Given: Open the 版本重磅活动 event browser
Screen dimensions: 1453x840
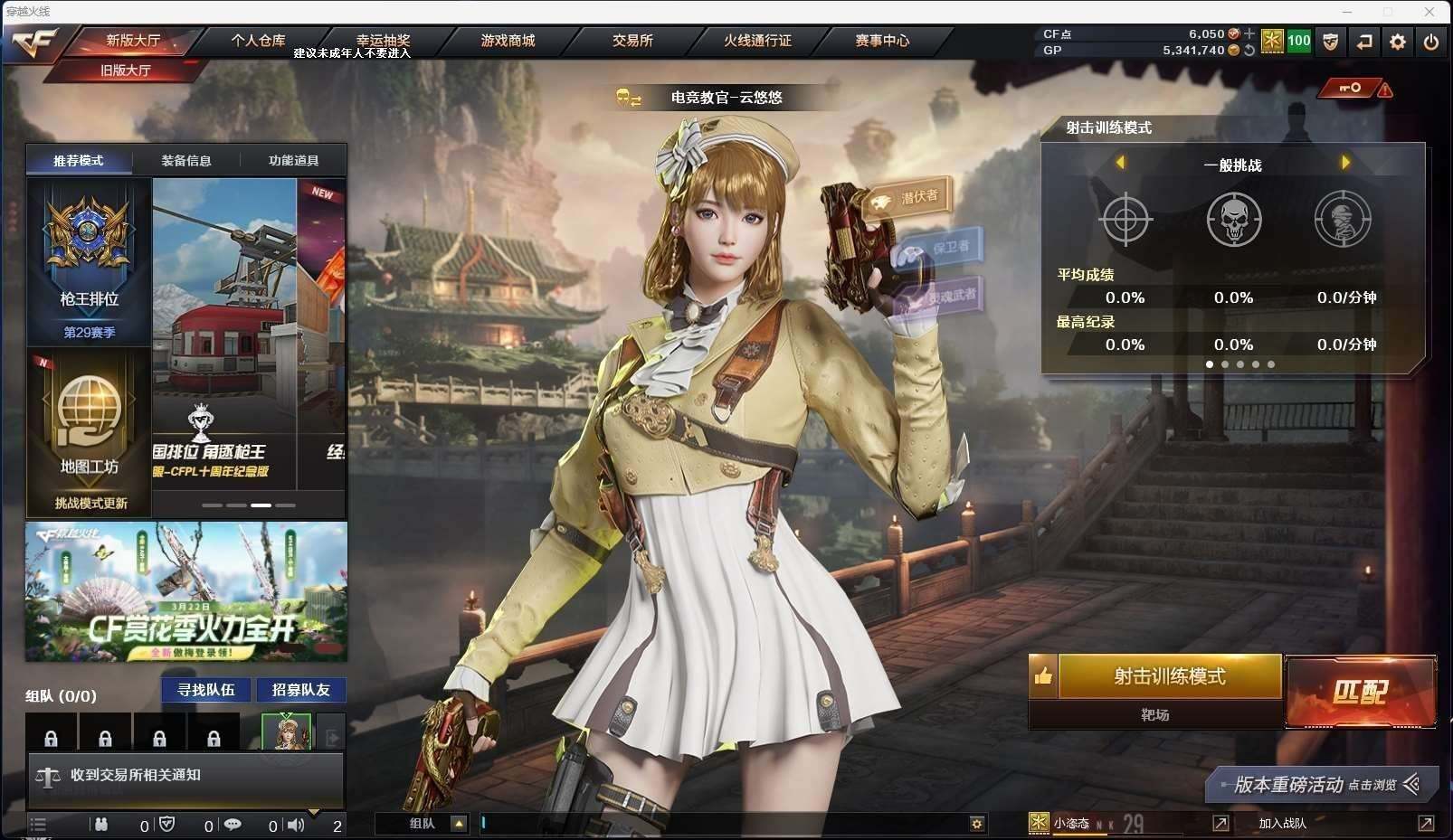Looking at the screenshot, I should (x=1323, y=784).
